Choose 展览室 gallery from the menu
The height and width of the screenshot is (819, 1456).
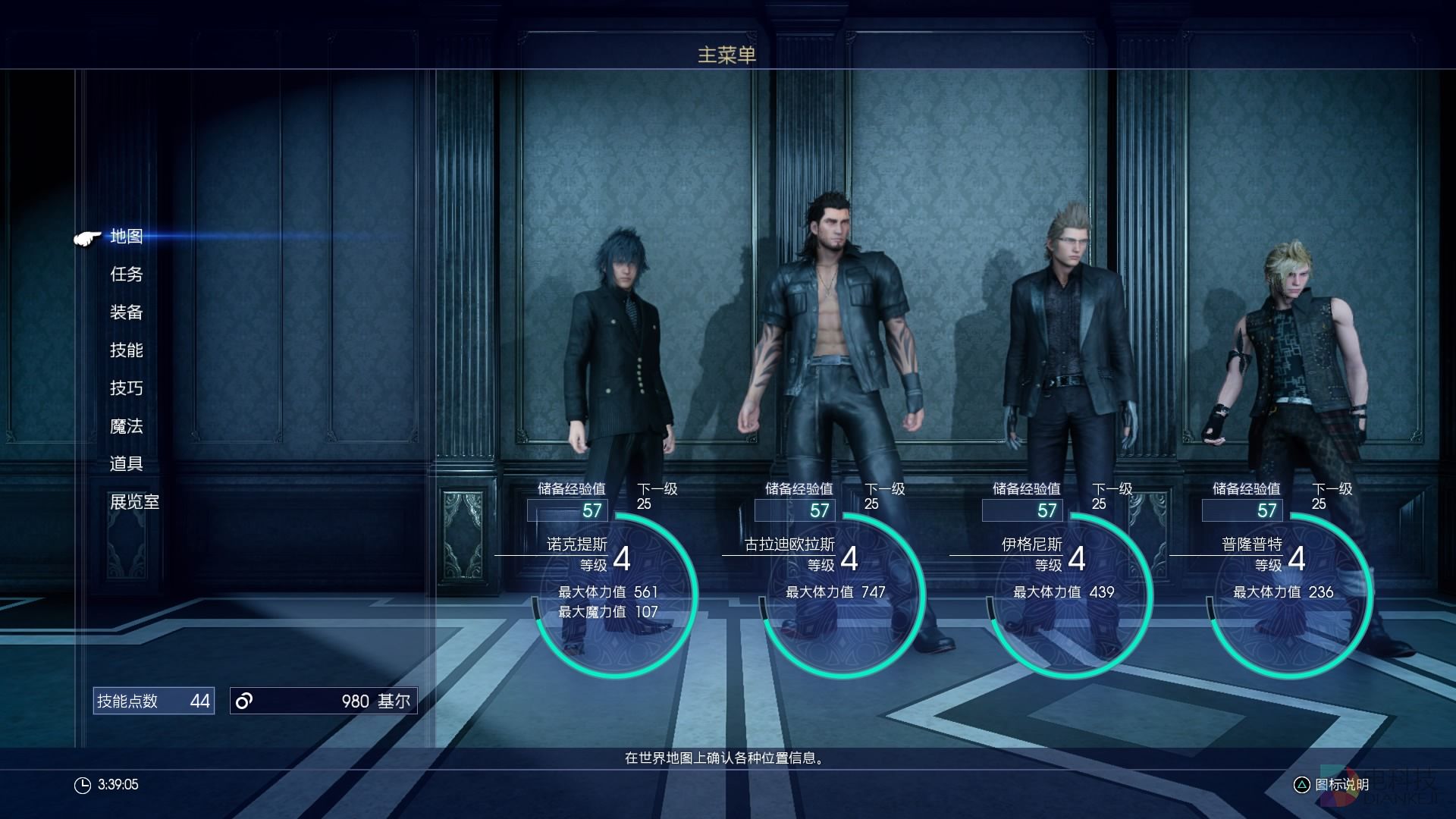point(135,502)
